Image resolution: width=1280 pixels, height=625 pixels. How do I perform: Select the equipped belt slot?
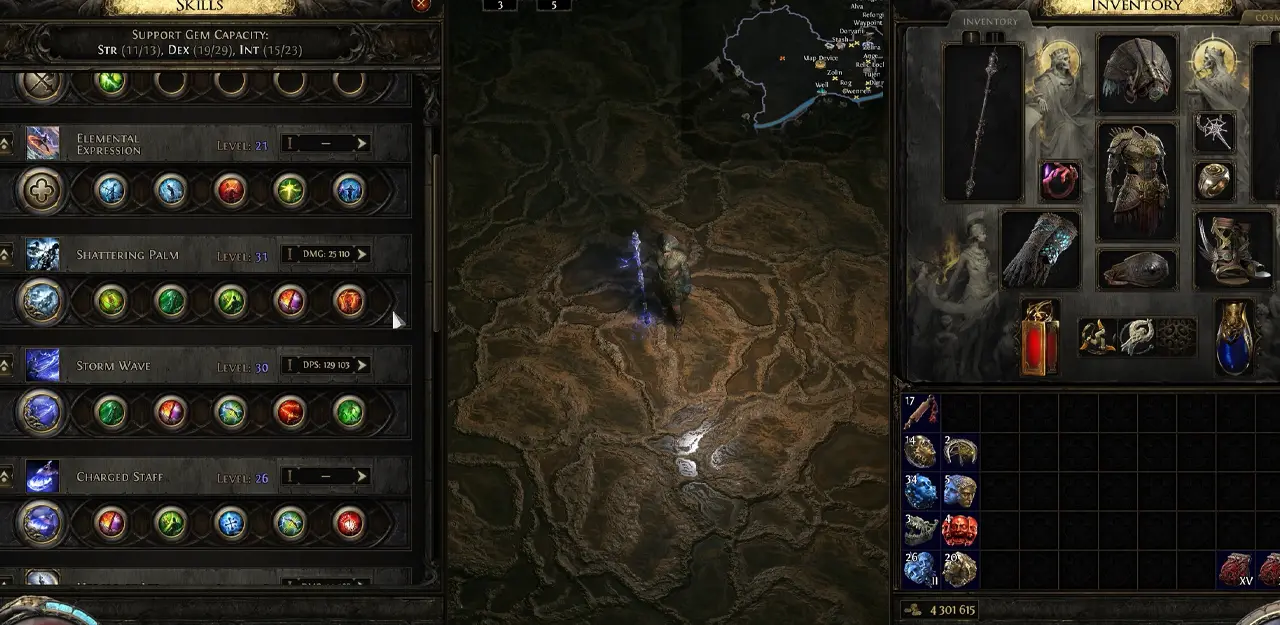[1137, 268]
